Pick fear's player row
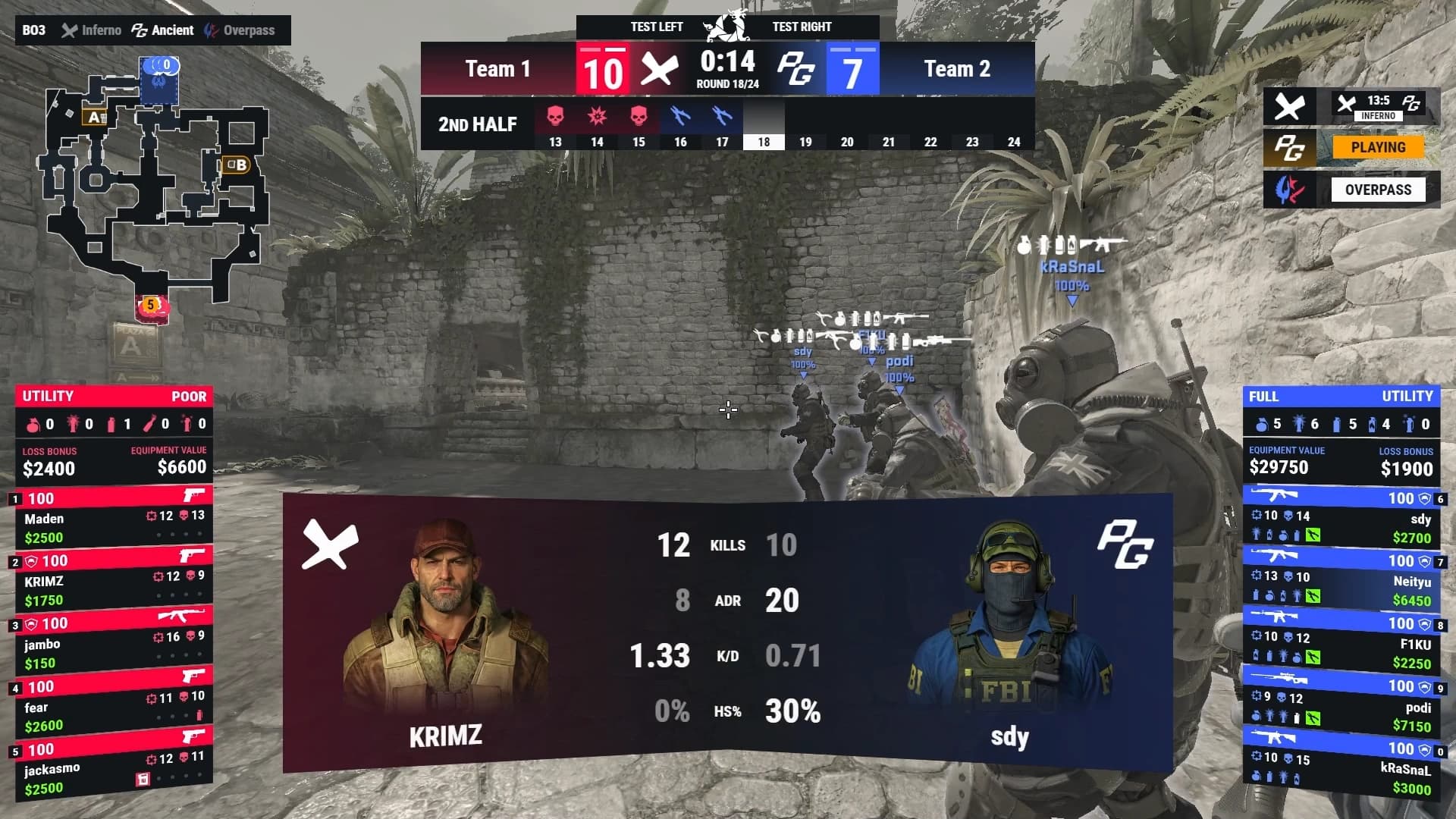1456x819 pixels. tap(114, 708)
